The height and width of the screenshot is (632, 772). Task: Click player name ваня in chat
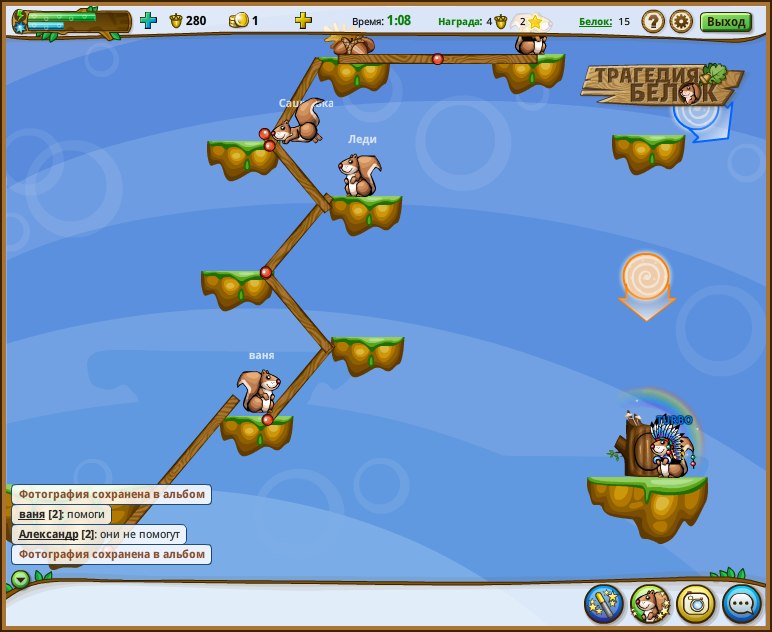[32, 514]
